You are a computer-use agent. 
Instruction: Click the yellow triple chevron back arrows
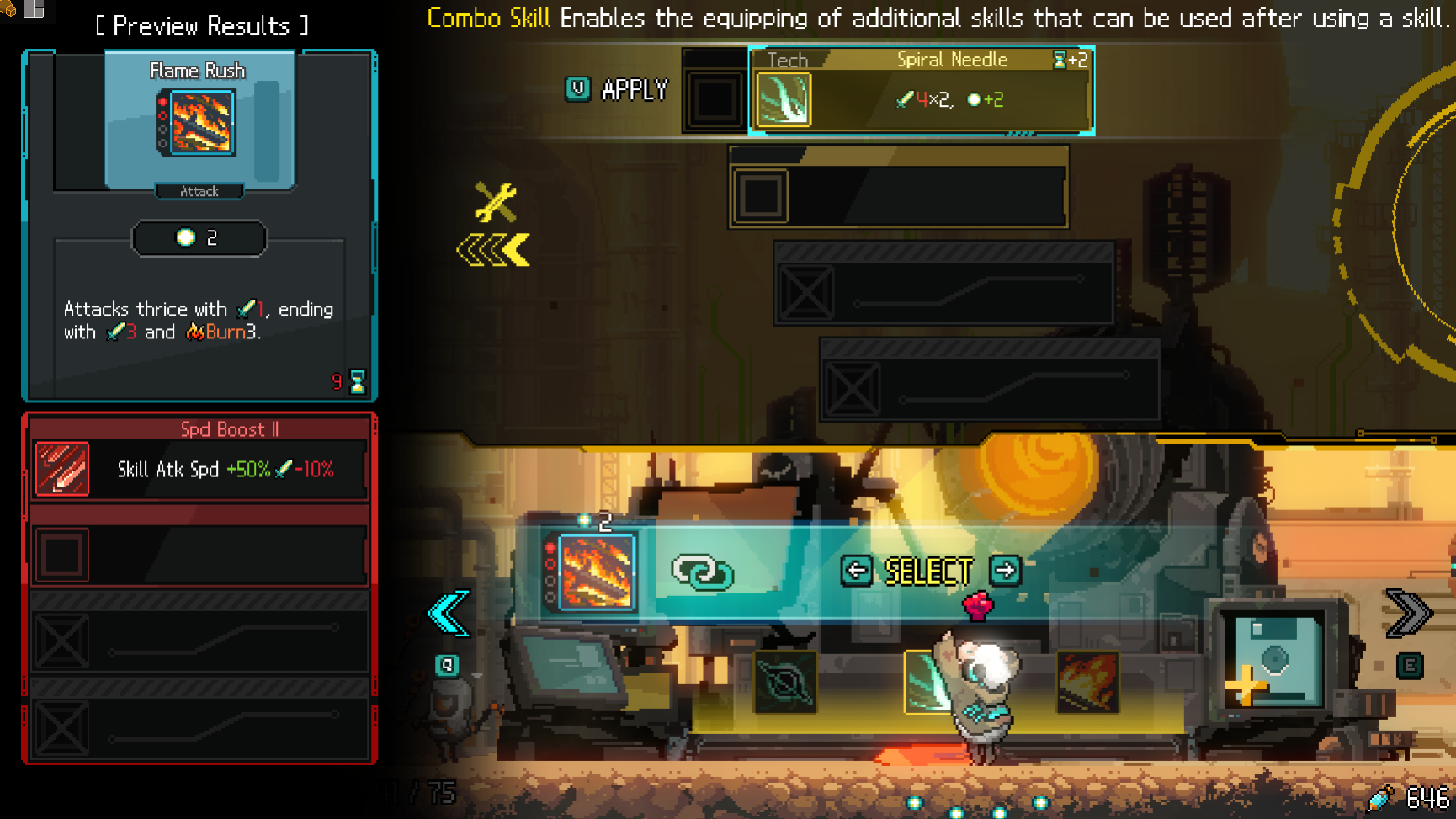tap(492, 248)
